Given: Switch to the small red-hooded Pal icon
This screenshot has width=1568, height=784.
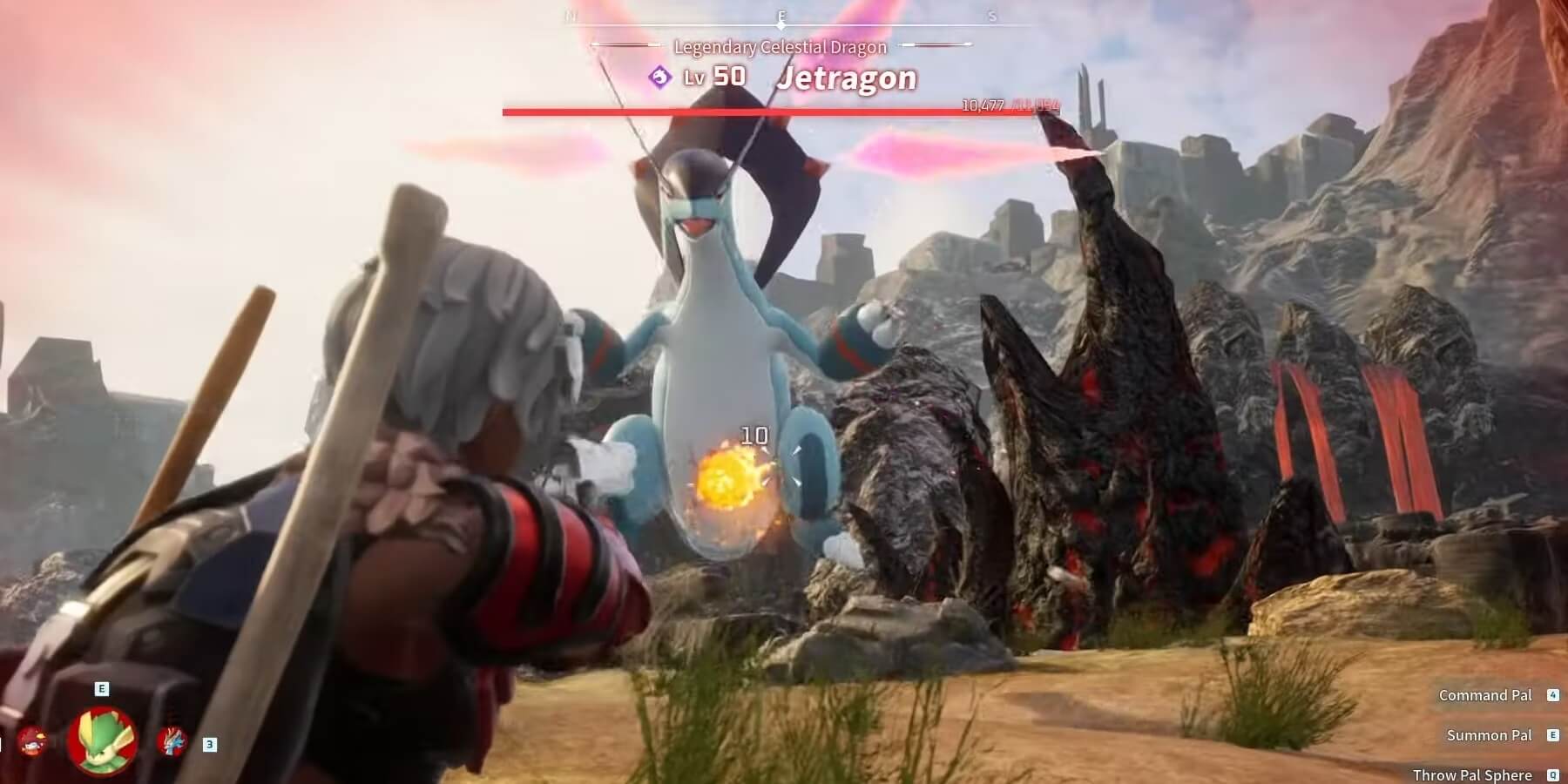Looking at the screenshot, I should click(32, 741).
